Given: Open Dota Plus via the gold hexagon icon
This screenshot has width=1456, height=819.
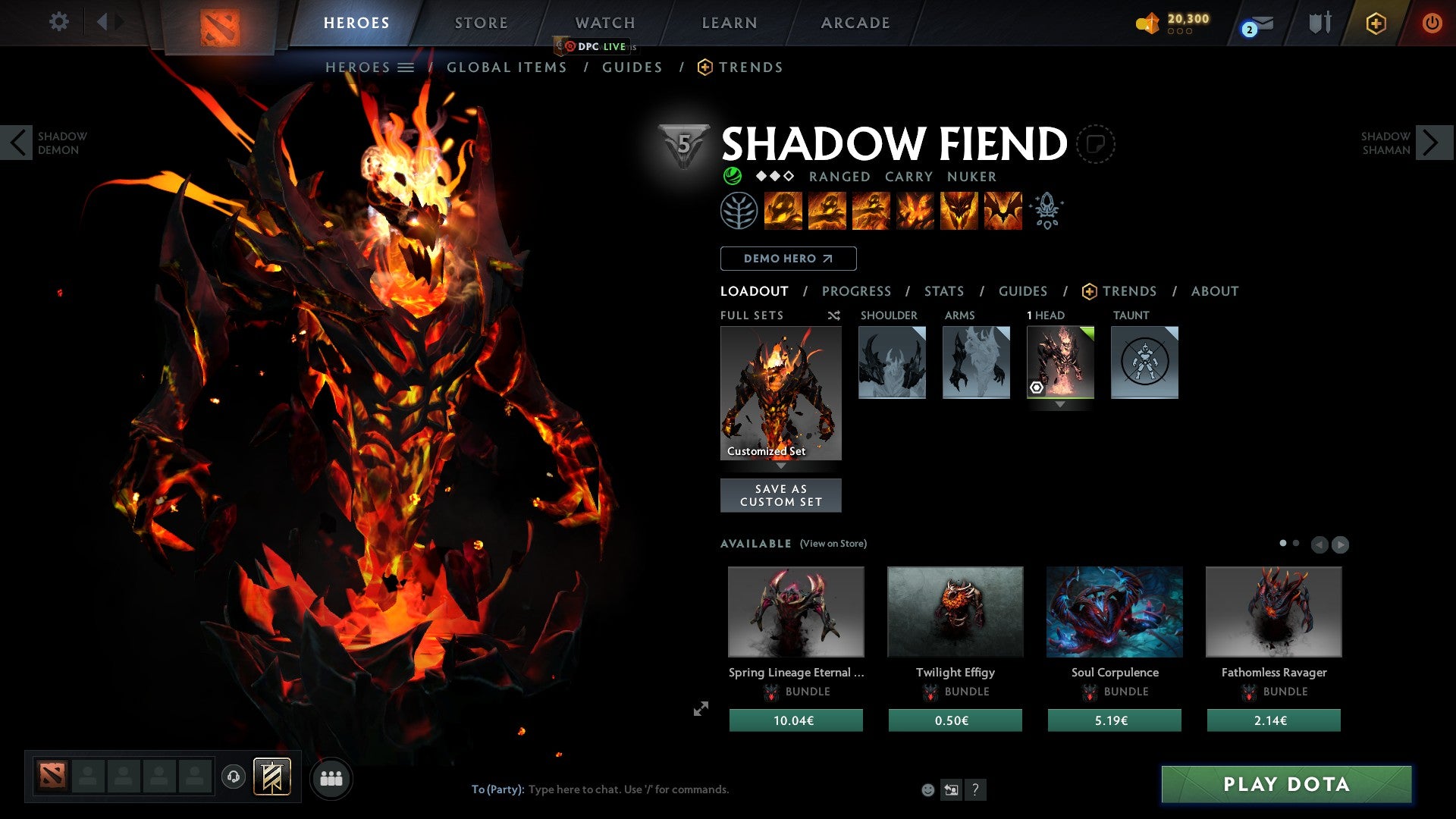Looking at the screenshot, I should (1376, 24).
